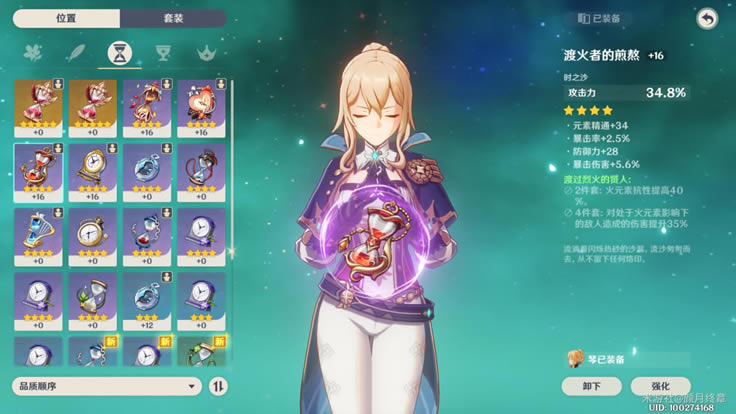Viewport: 736px width, 414px height.
Task: Show feather artifacts category
Action: [x=74, y=53]
